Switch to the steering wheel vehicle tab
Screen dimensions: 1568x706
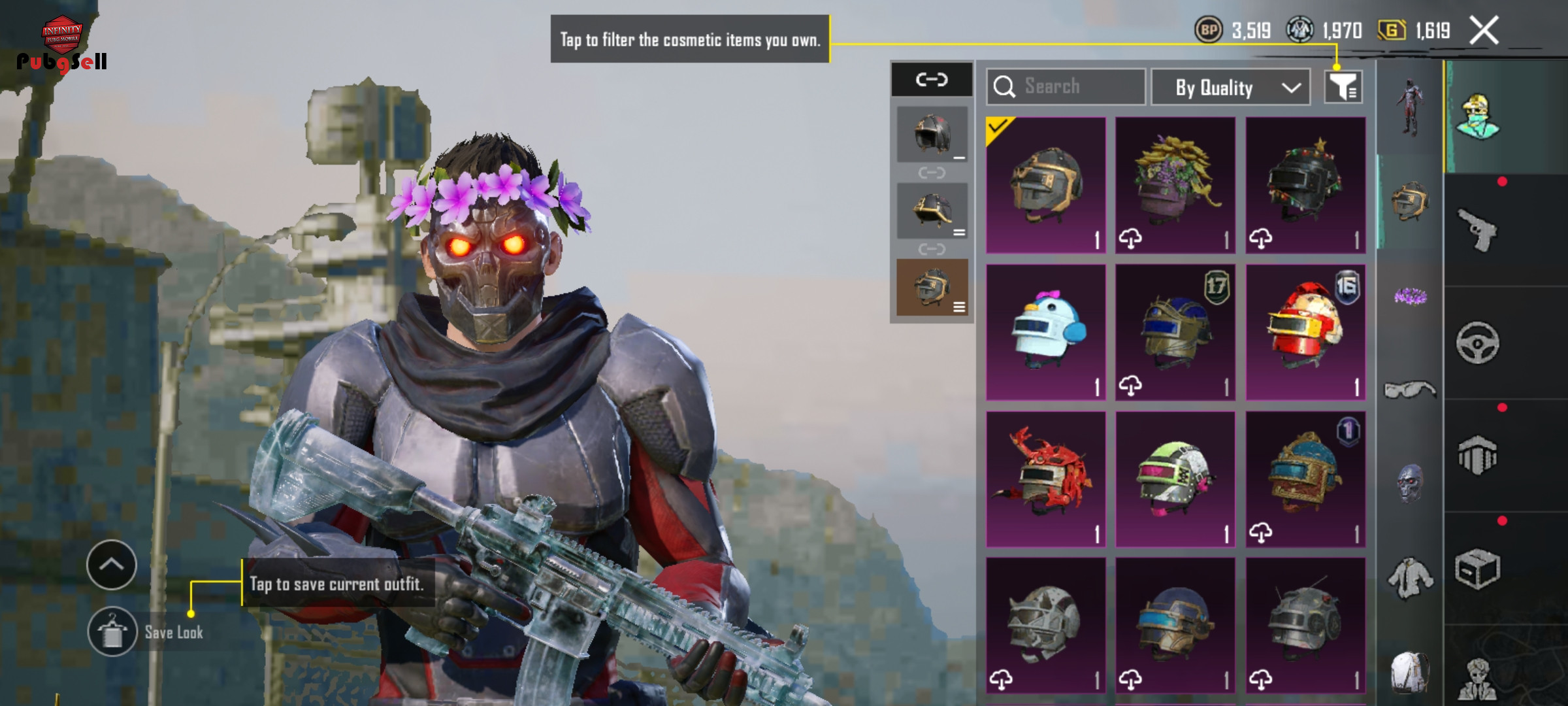[x=1478, y=343]
